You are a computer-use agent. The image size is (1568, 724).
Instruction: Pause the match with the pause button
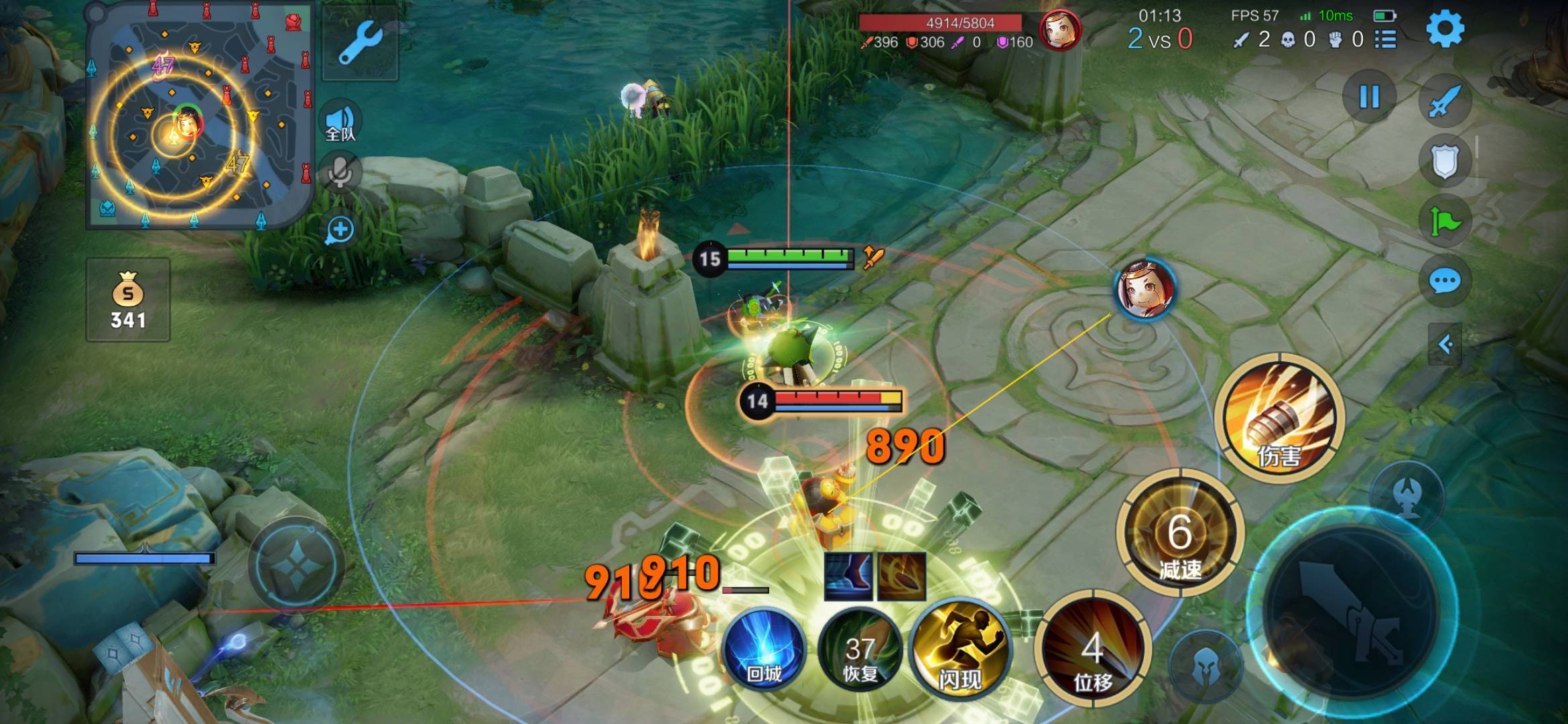[x=1369, y=98]
